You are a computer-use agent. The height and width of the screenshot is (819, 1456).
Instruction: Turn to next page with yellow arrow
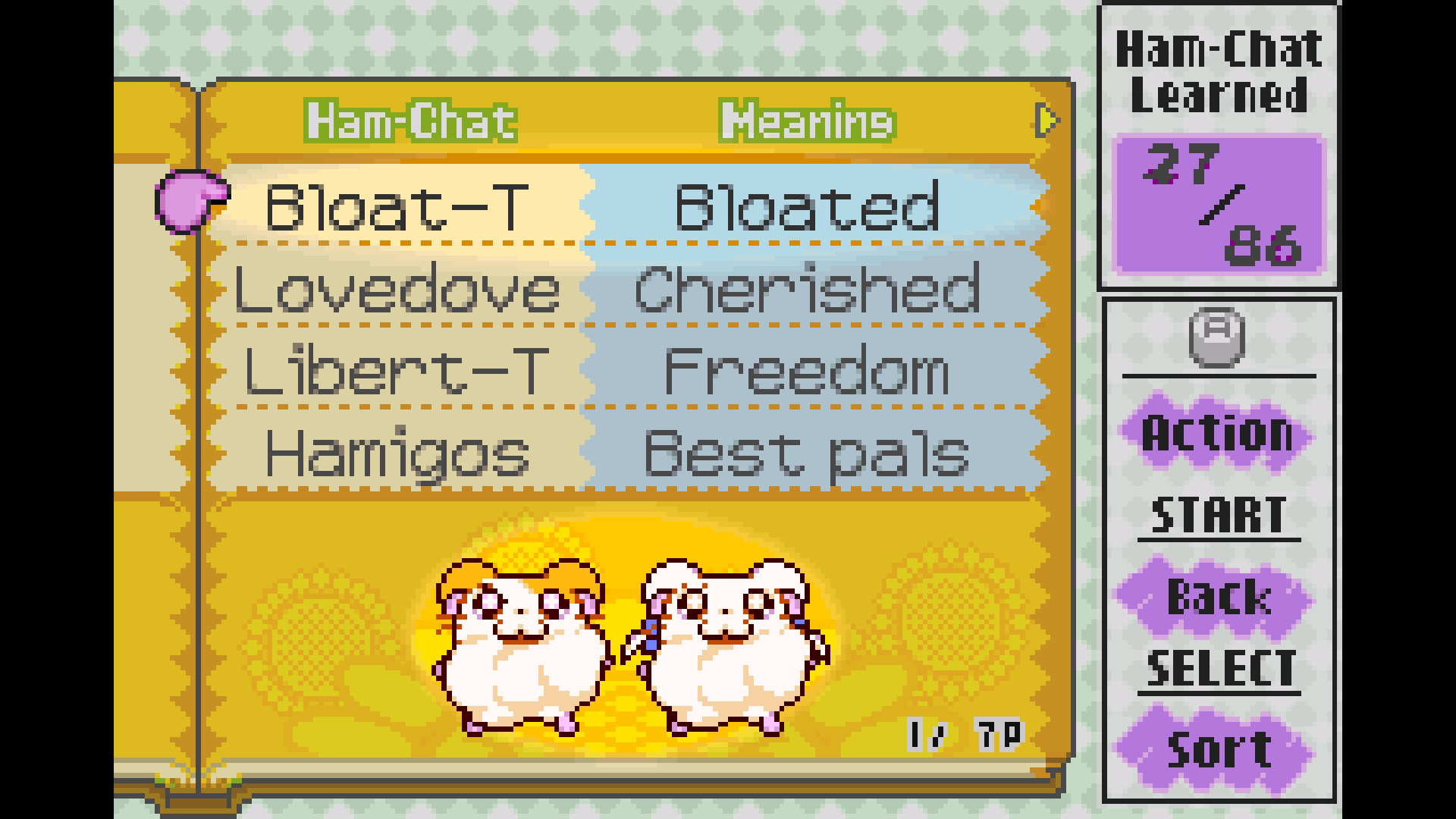click(x=1047, y=120)
